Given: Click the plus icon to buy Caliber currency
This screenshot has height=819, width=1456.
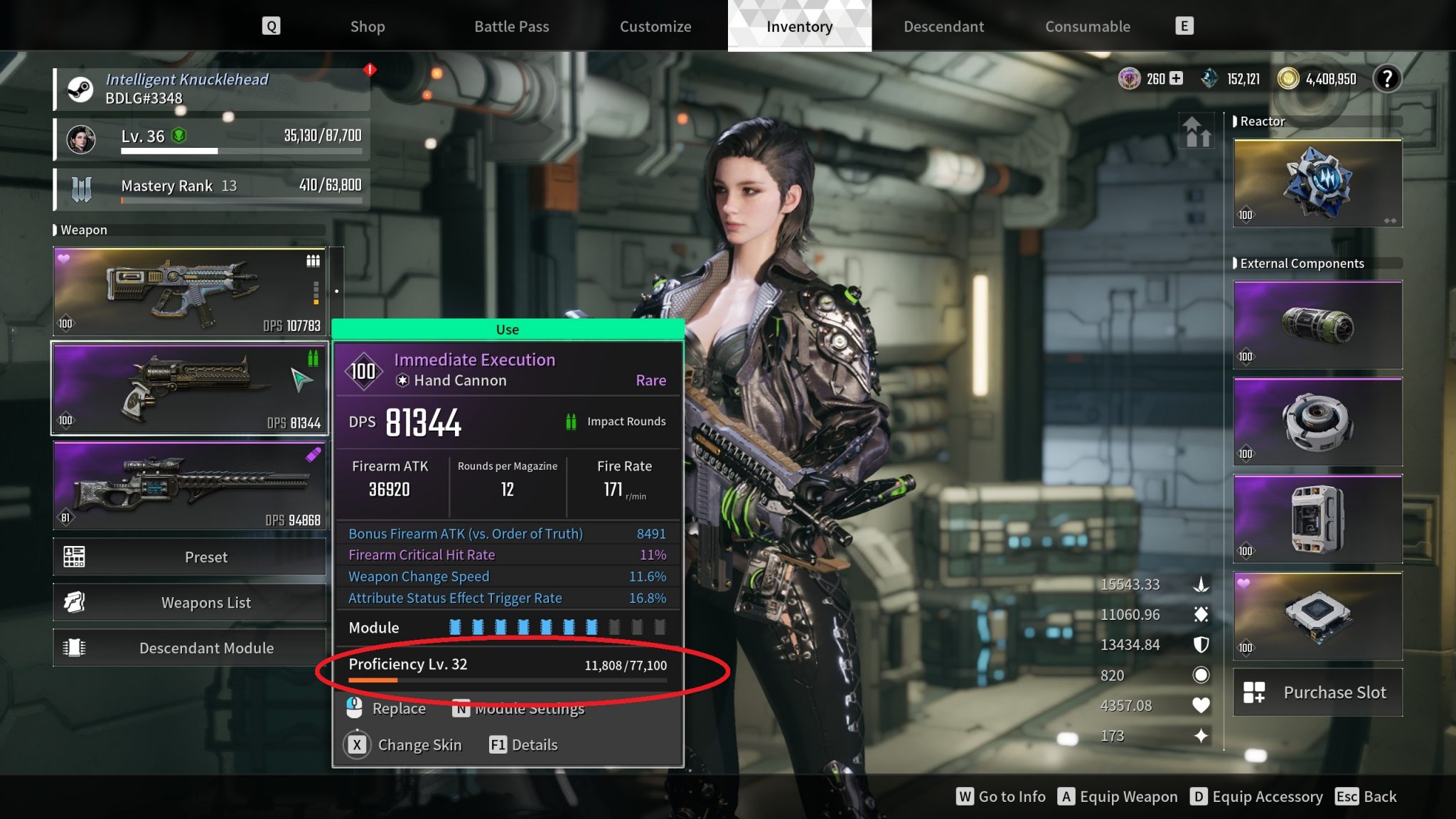Looking at the screenshot, I should pyautogui.click(x=1177, y=78).
